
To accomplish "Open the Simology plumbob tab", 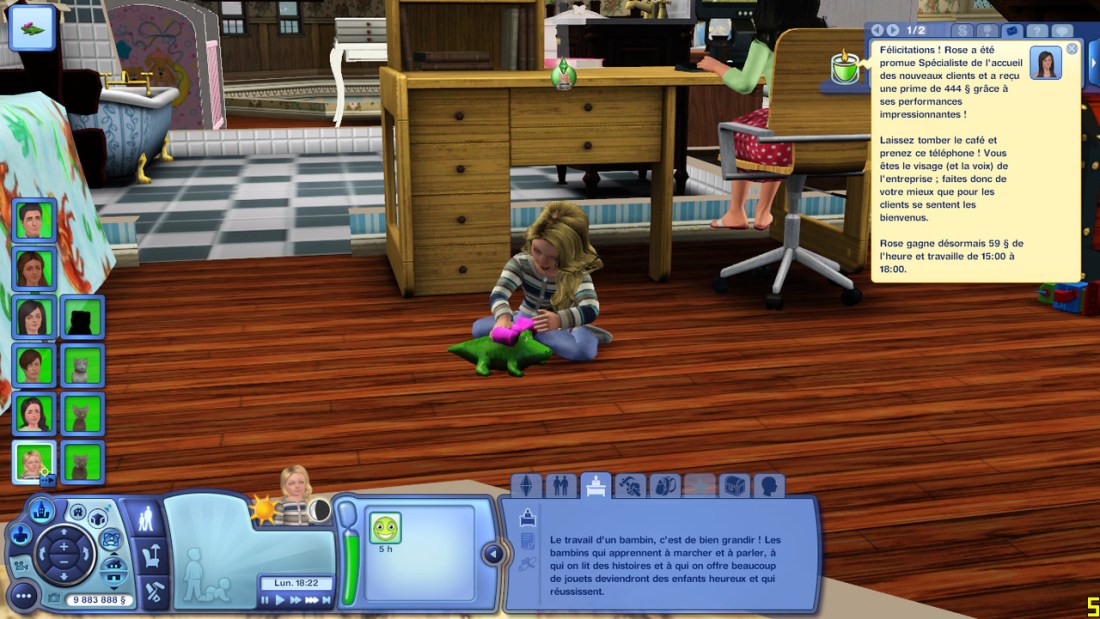I will [x=526, y=486].
